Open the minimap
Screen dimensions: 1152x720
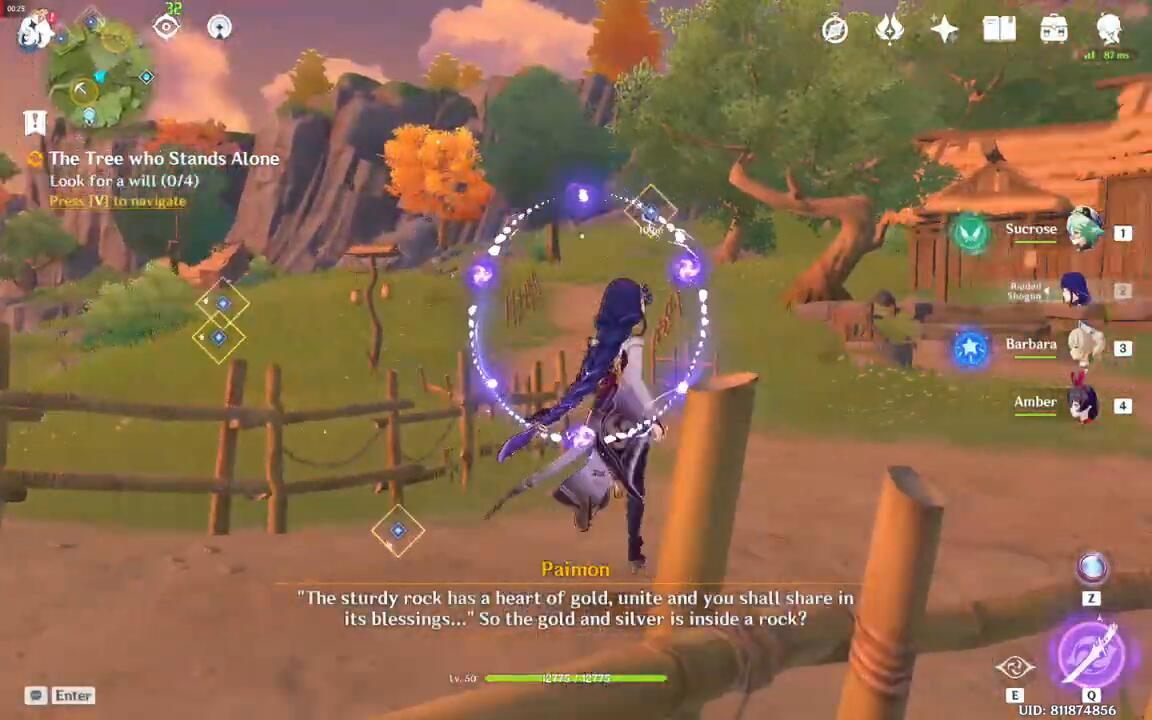pyautogui.click(x=101, y=74)
